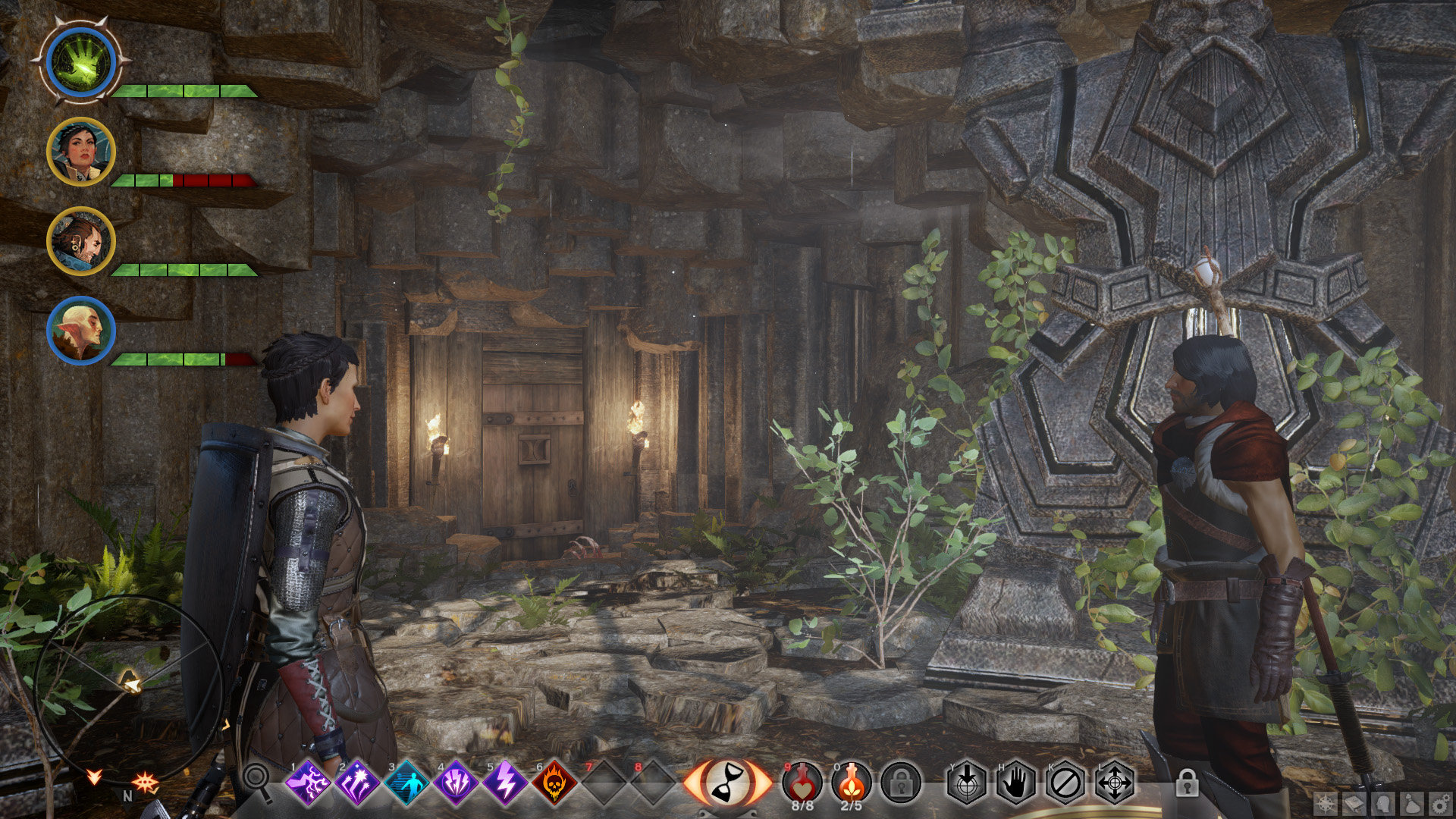Trigger the triple lightning circle ability in slot 4
Screen dimensions: 1456x819
click(x=456, y=783)
